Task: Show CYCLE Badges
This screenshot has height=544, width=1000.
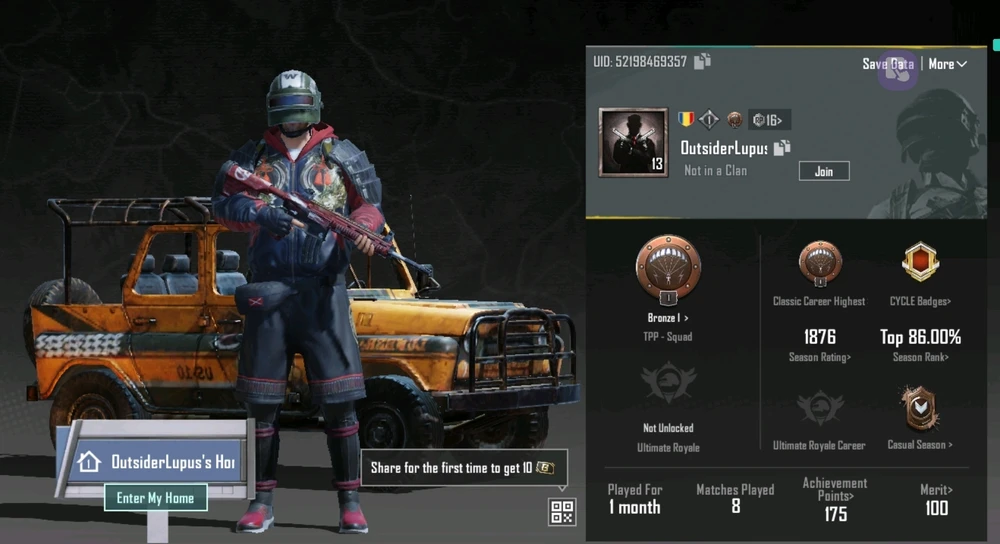Action: tap(920, 301)
